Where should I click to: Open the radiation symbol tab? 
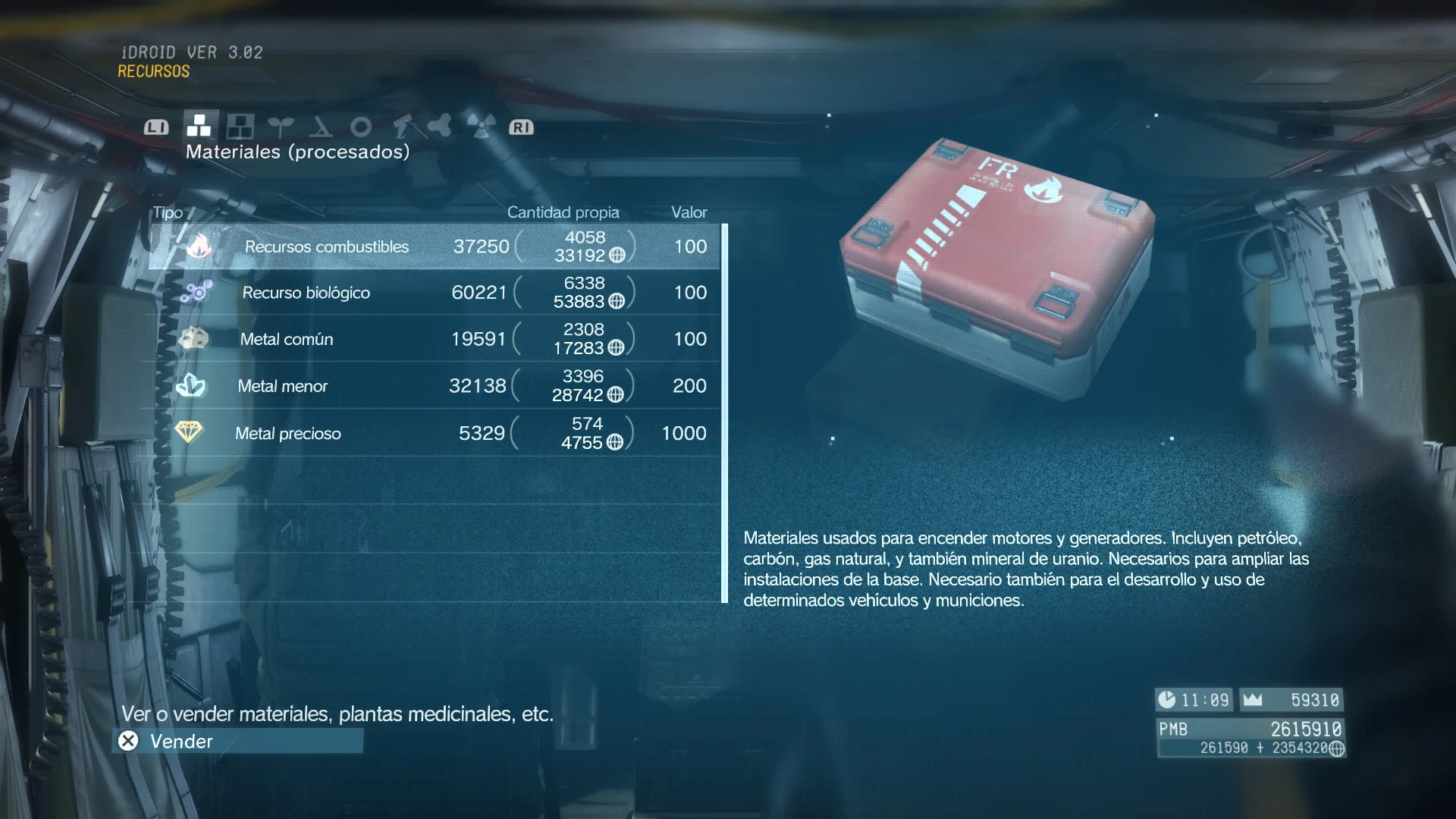click(481, 126)
